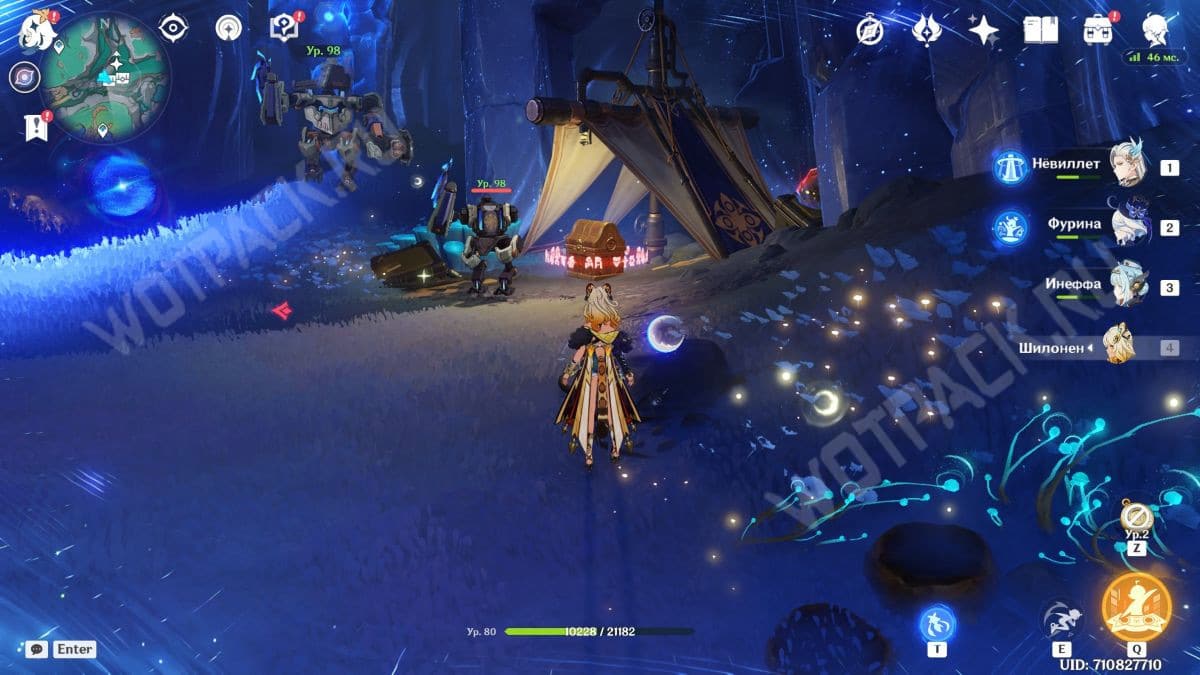Trigger Нёвиллет's glowing burst icon in the party list
1200x675 pixels.
1011,167
